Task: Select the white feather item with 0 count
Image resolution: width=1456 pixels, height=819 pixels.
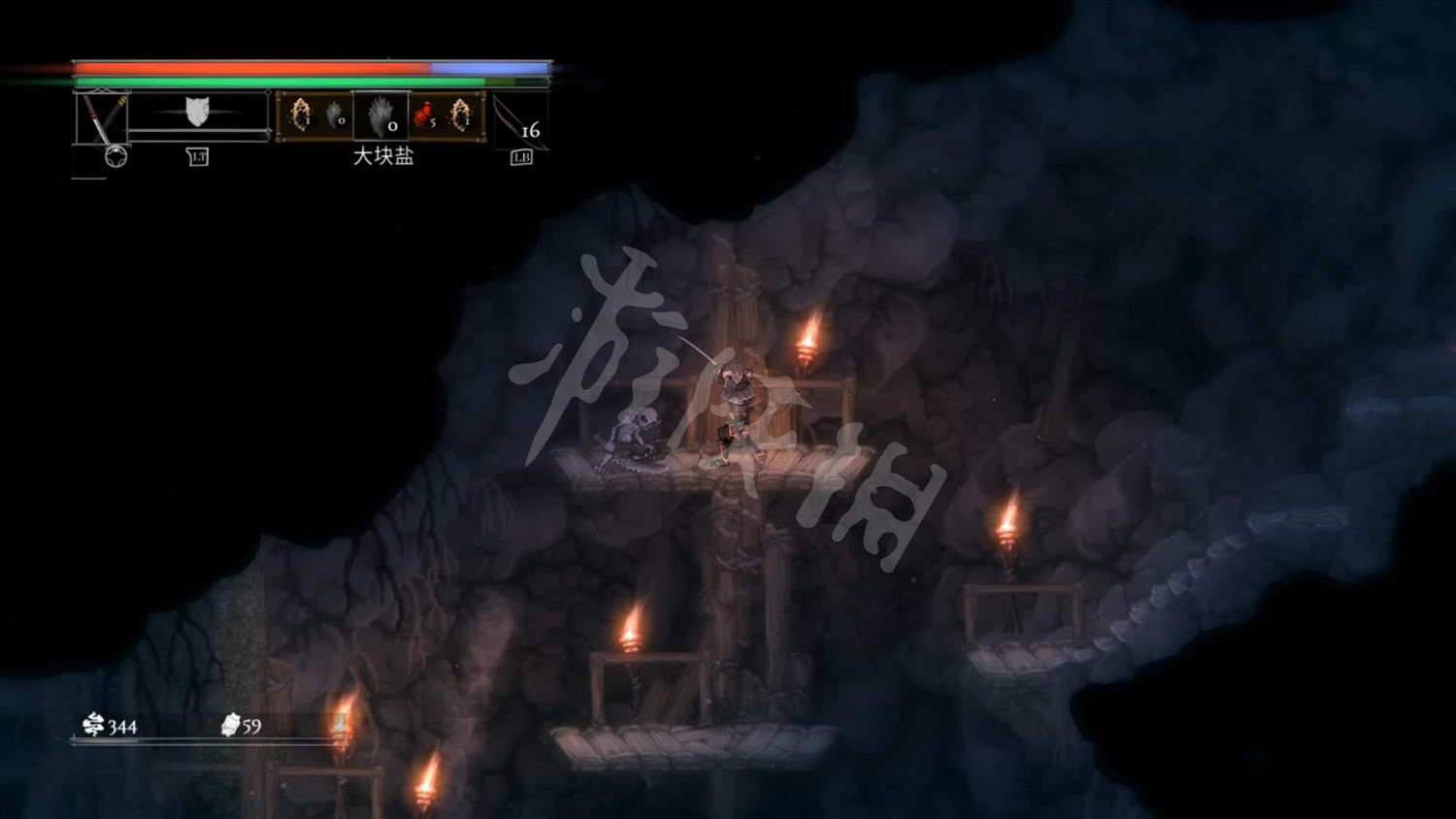Action: point(334,113)
